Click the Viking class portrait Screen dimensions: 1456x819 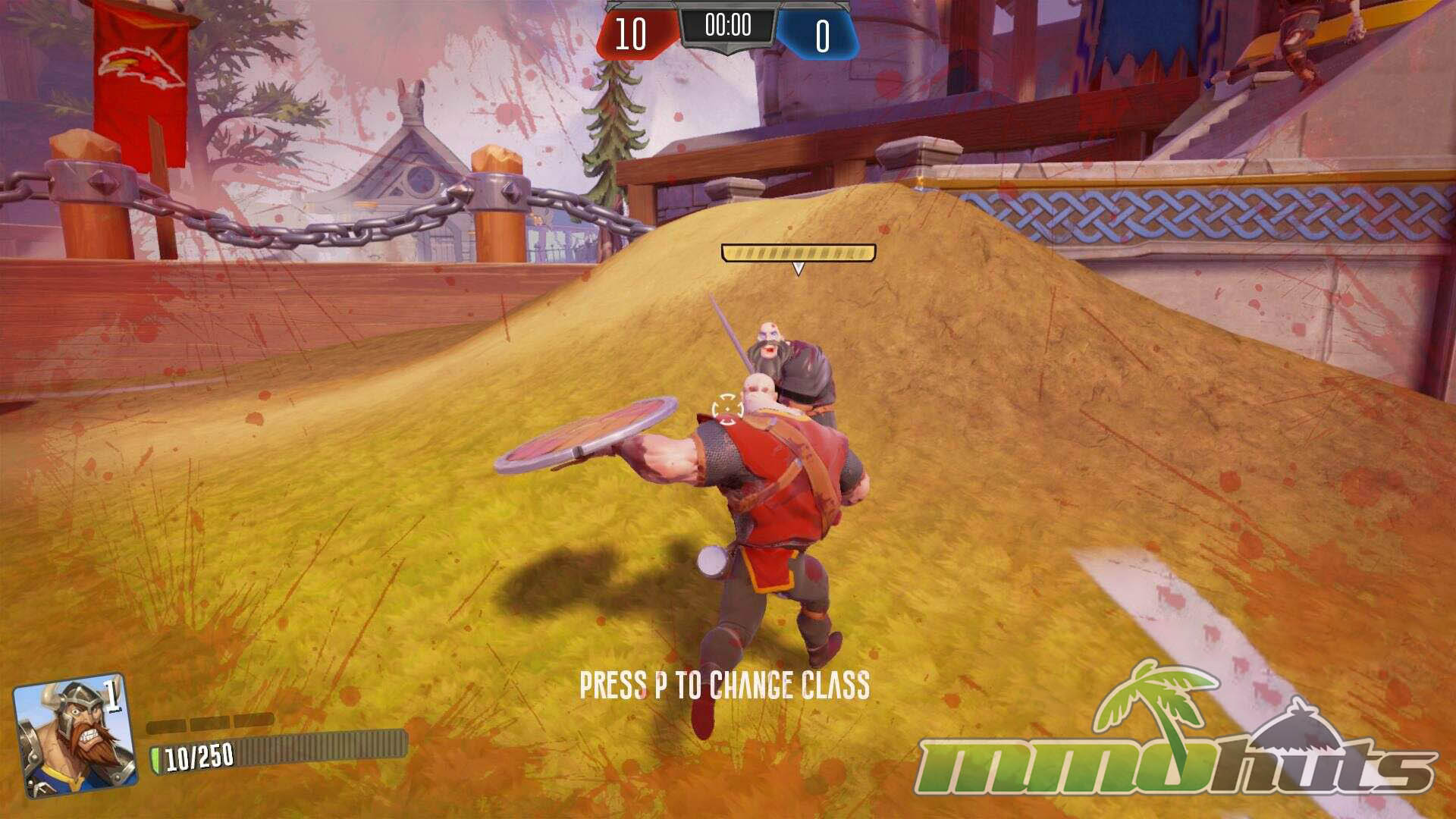pyautogui.click(x=74, y=736)
